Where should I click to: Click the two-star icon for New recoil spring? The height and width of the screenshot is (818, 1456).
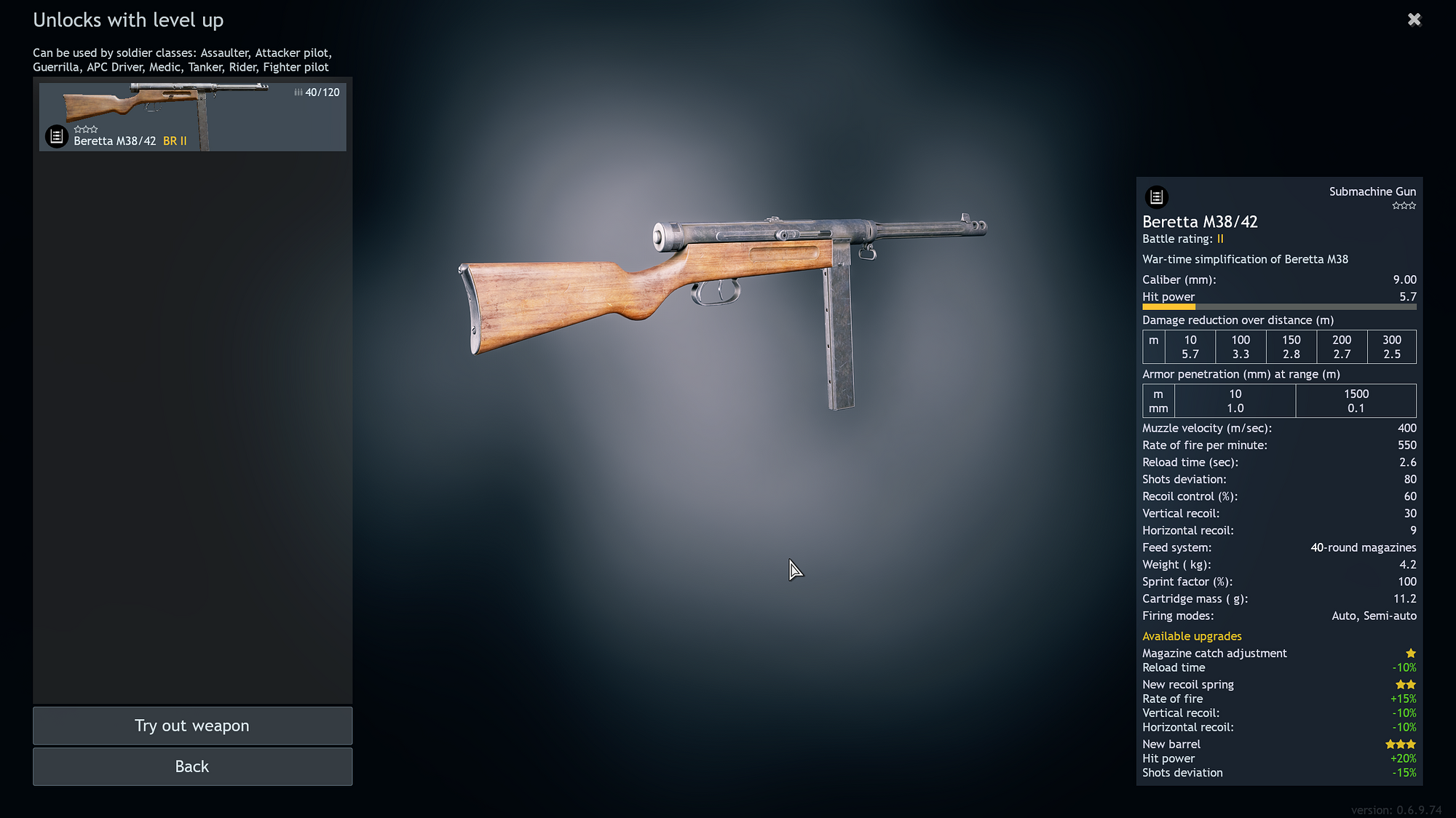[1405, 684]
